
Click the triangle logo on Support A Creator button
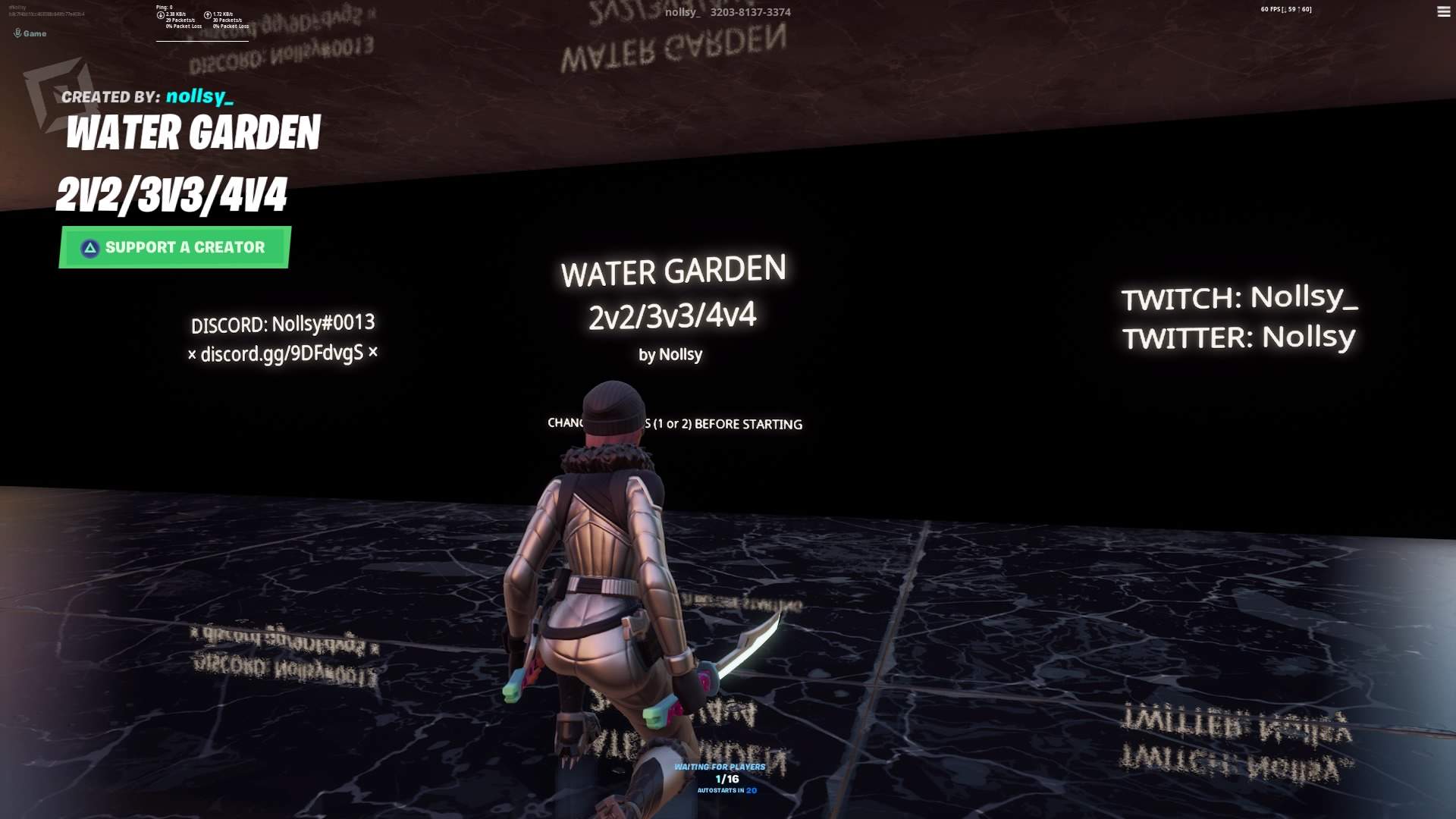click(89, 246)
